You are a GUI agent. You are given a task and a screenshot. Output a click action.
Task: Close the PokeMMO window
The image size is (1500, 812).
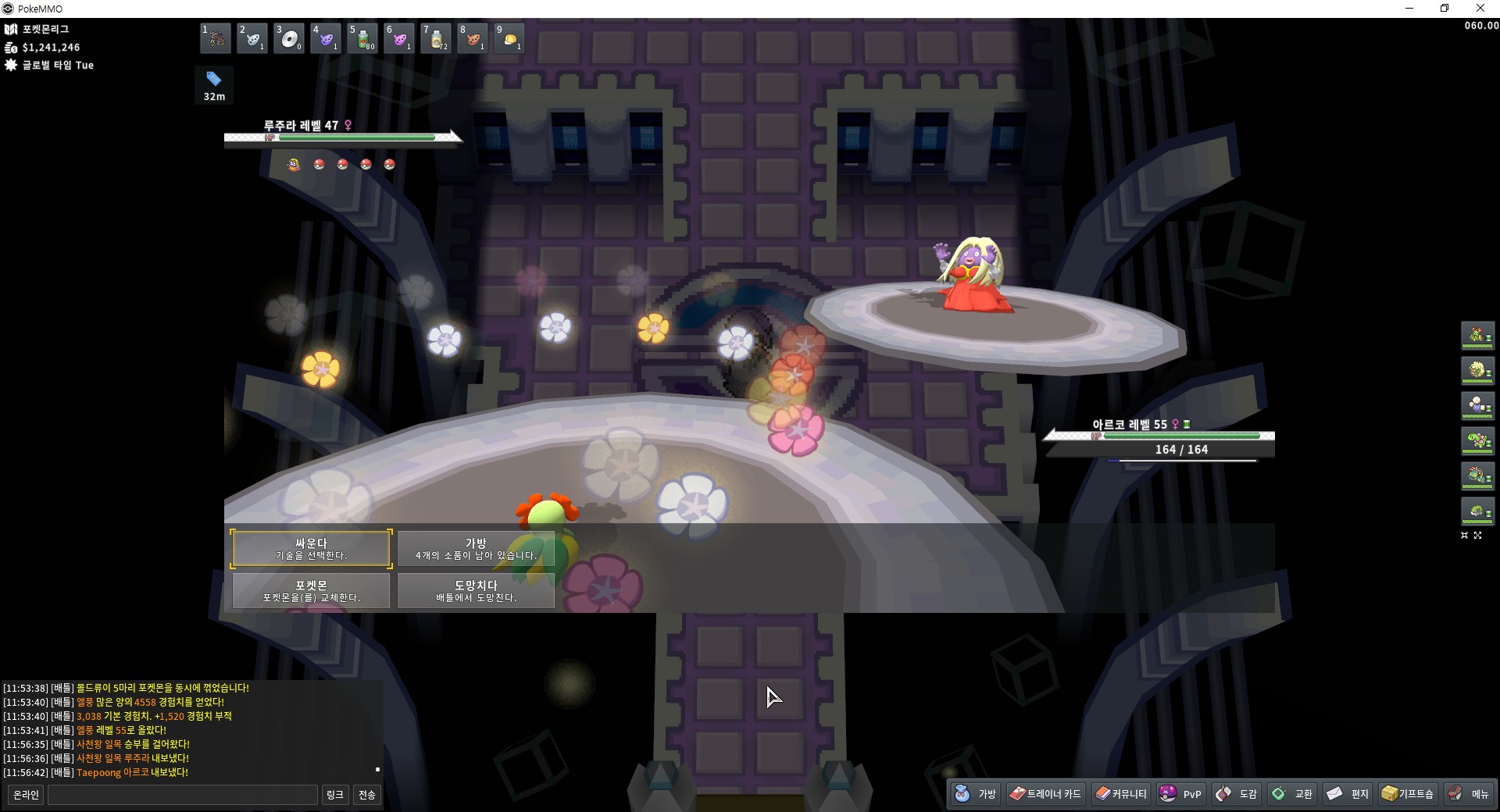(1480, 9)
